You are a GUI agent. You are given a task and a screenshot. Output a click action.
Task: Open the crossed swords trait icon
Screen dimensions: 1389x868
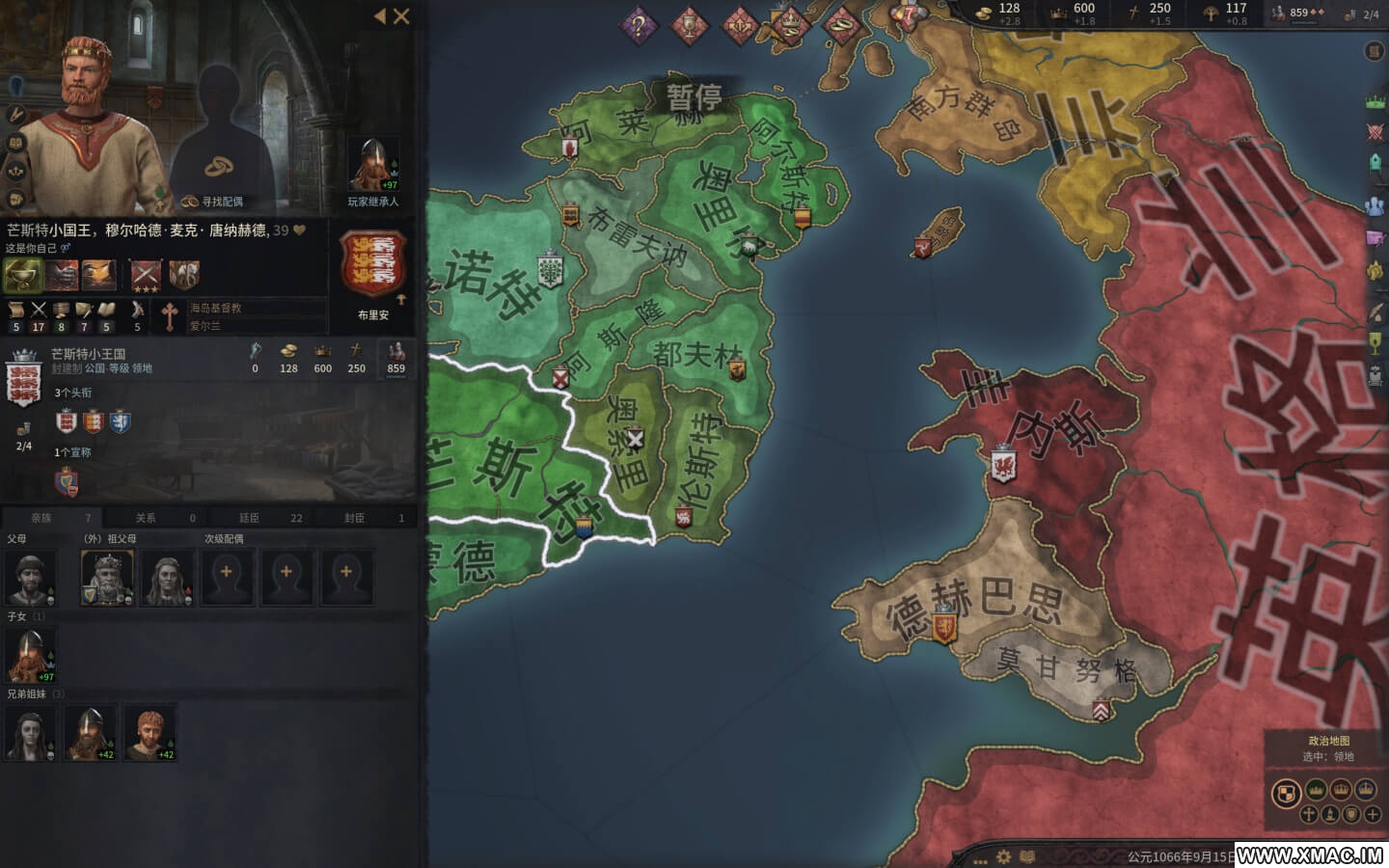click(x=147, y=275)
